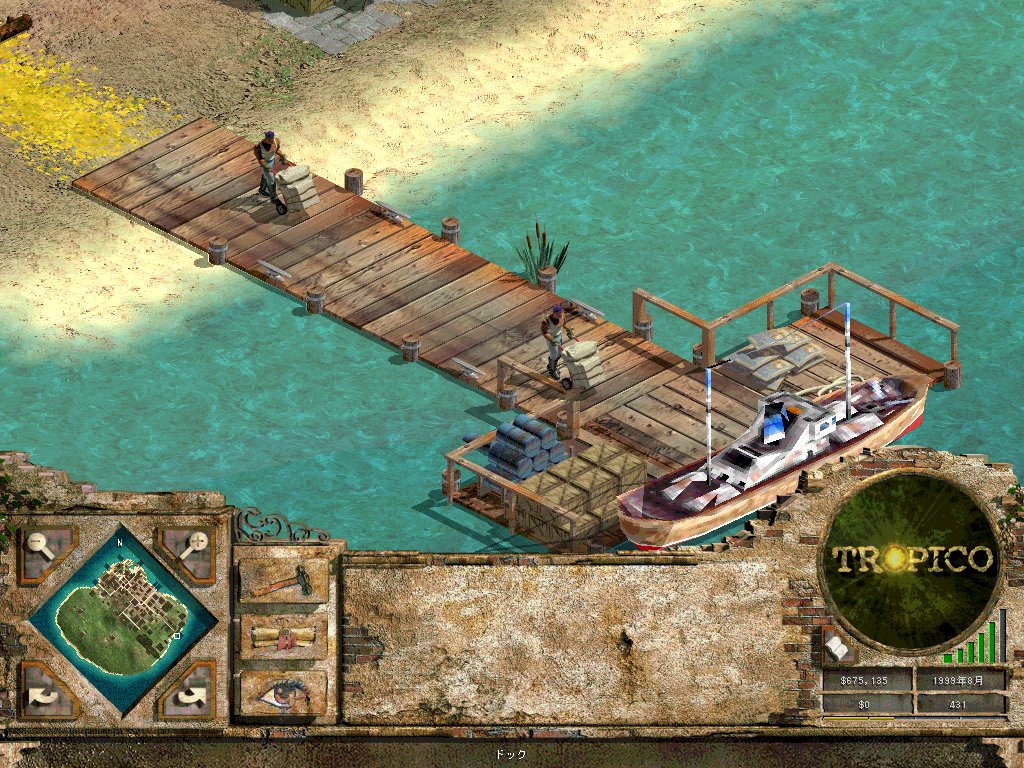
Task: Select the eye info view button
Action: [x=283, y=692]
